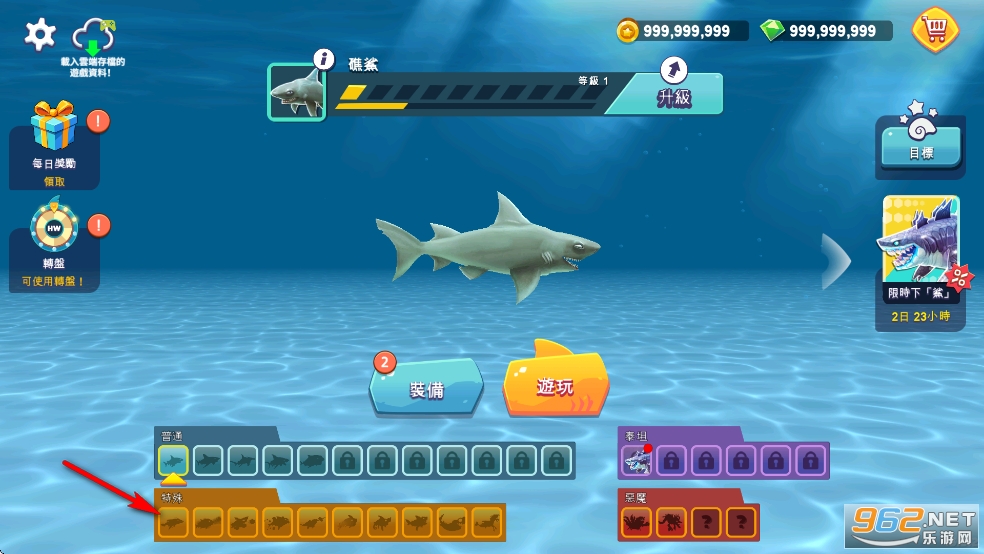Select the first titan shark slot
984x554 pixels.
click(636, 460)
